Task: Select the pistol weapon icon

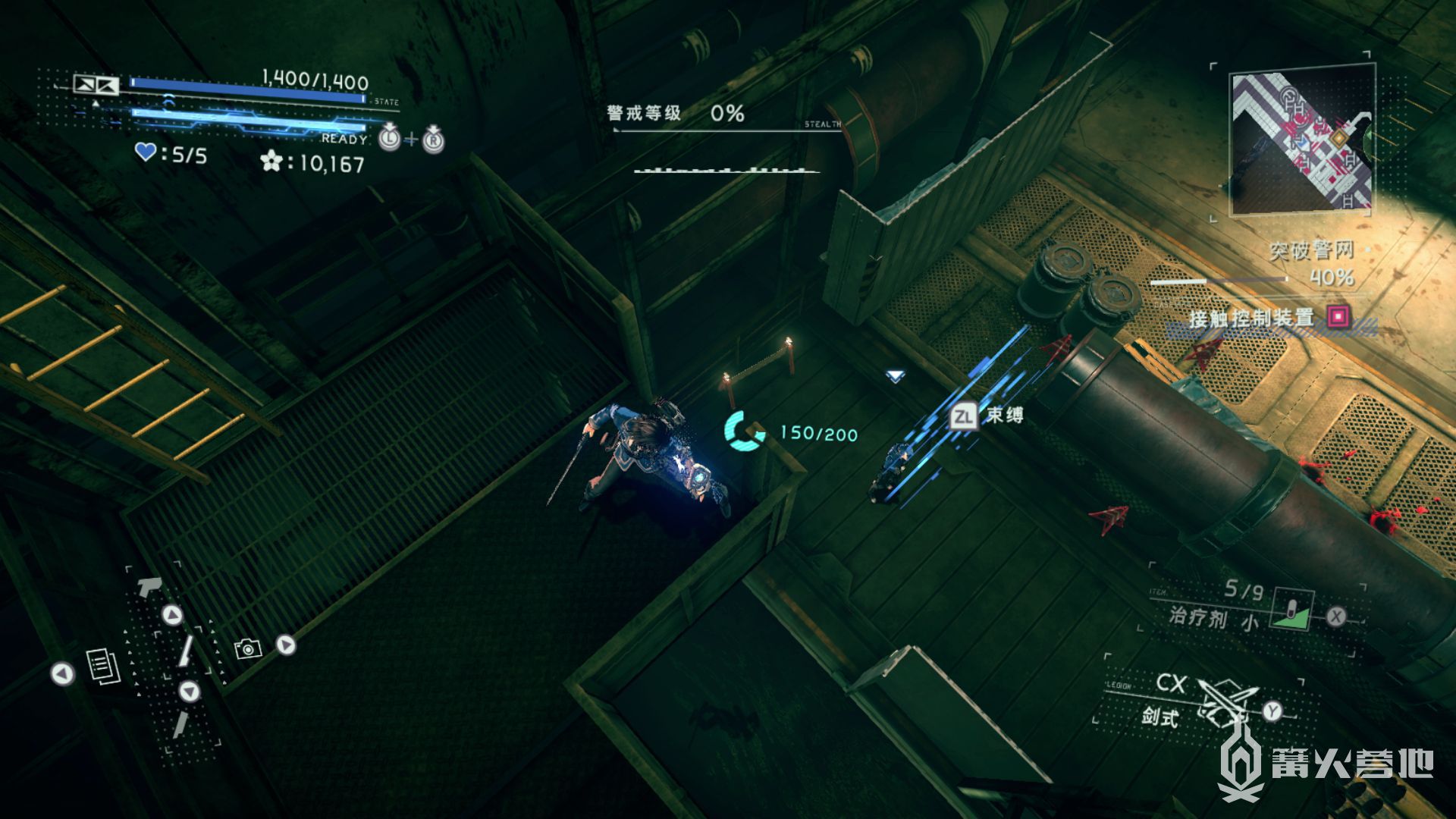Action: (x=149, y=585)
